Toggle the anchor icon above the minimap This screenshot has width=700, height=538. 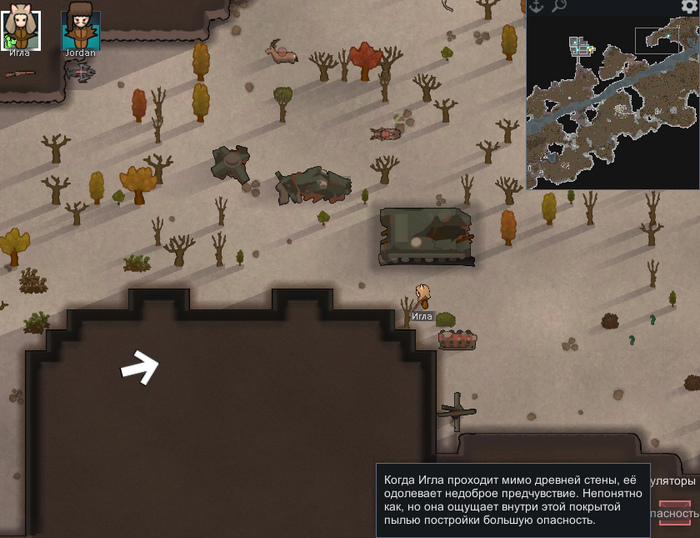(x=535, y=7)
